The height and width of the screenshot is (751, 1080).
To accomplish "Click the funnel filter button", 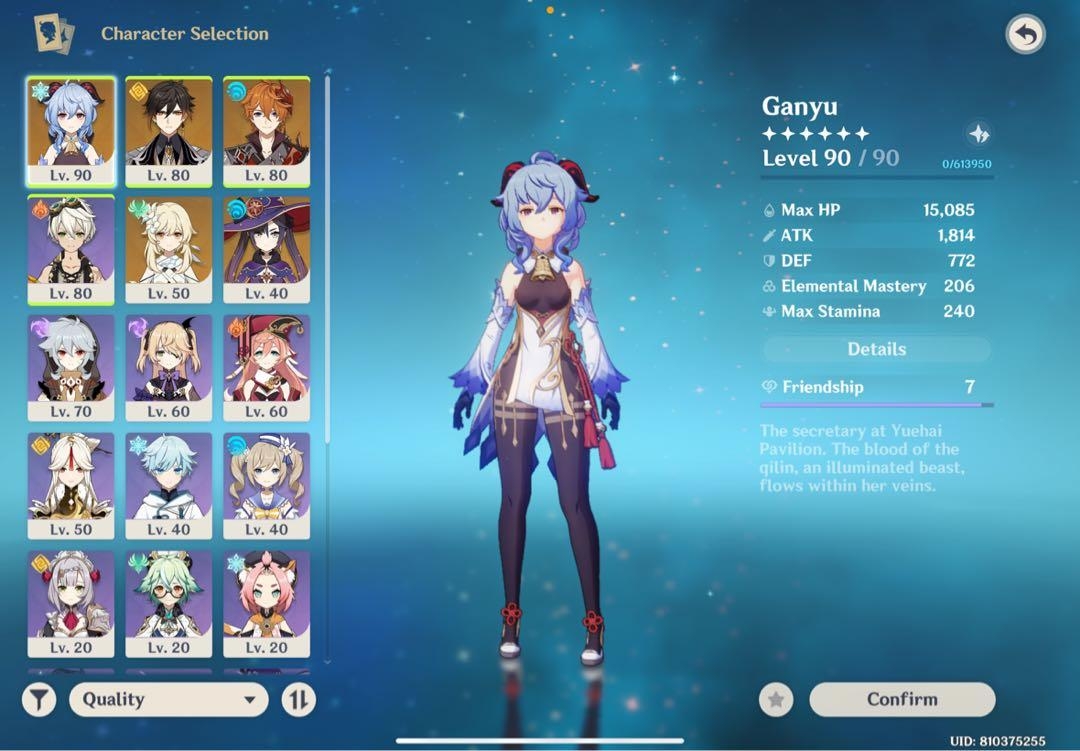I will (39, 699).
